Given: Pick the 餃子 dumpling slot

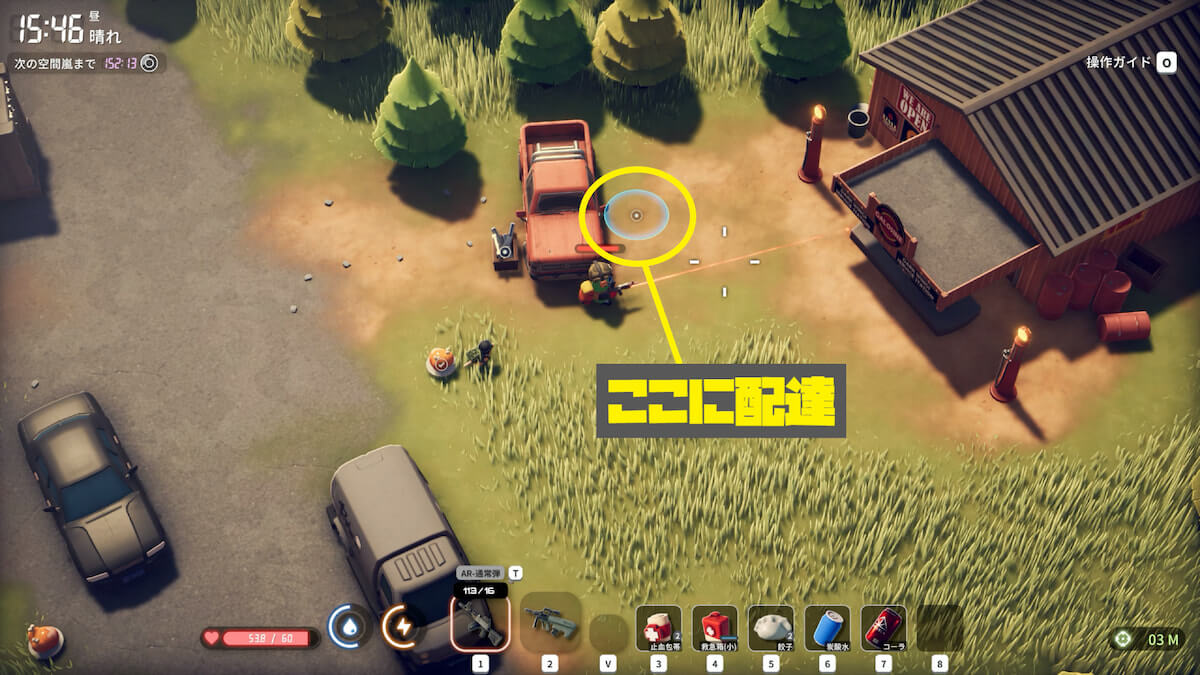Looking at the screenshot, I should (770, 627).
